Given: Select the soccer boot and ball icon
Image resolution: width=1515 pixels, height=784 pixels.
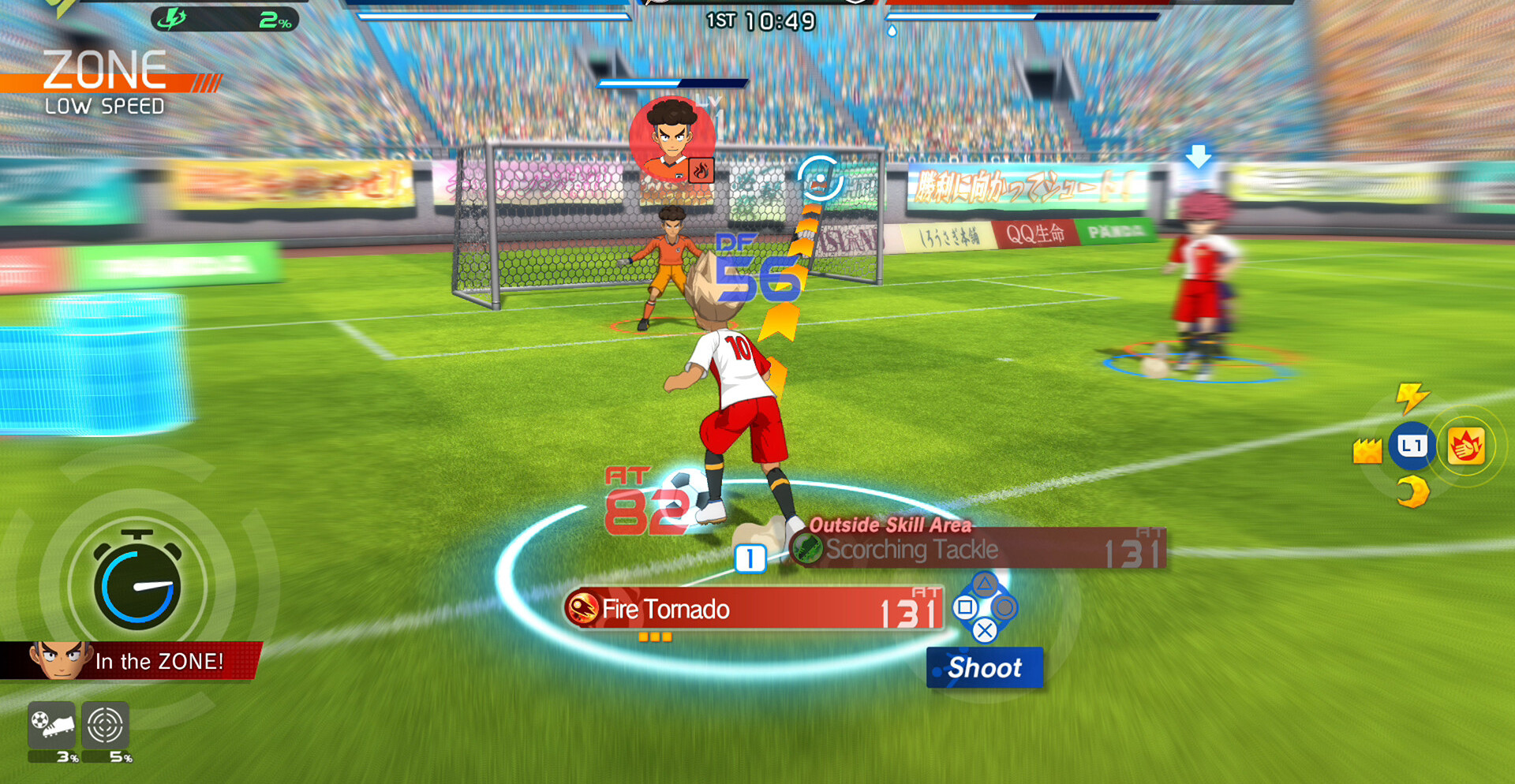Looking at the screenshot, I should coord(52,724).
